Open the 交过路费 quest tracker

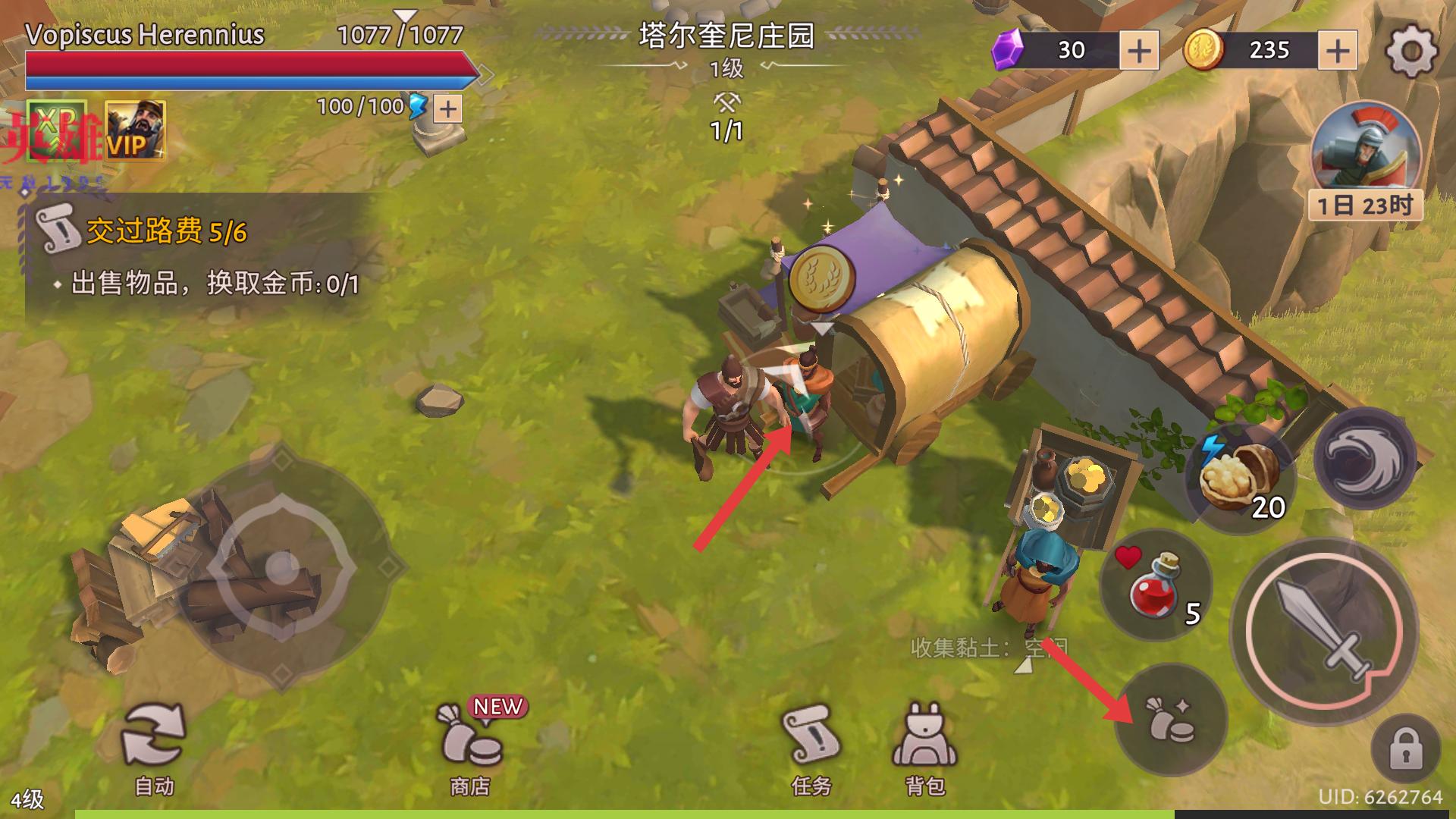click(x=167, y=232)
